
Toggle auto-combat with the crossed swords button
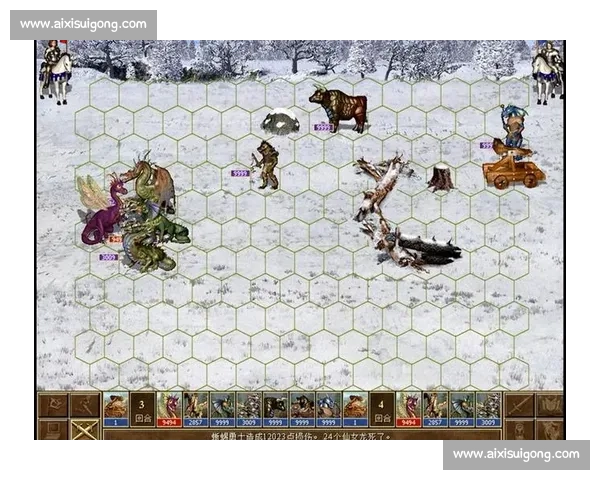tap(85, 431)
